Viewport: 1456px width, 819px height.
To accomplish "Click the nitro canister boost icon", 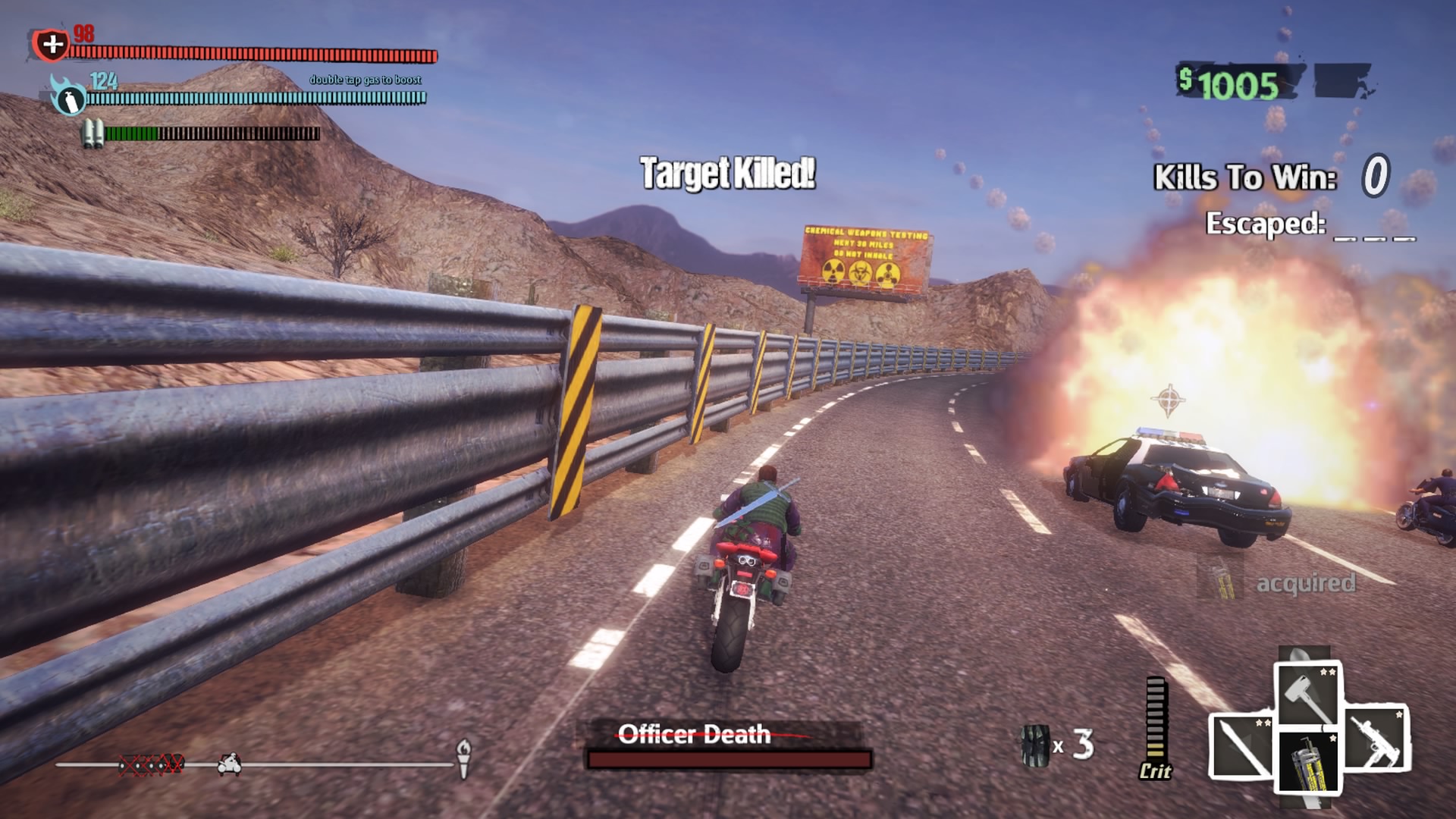I will pos(68,97).
